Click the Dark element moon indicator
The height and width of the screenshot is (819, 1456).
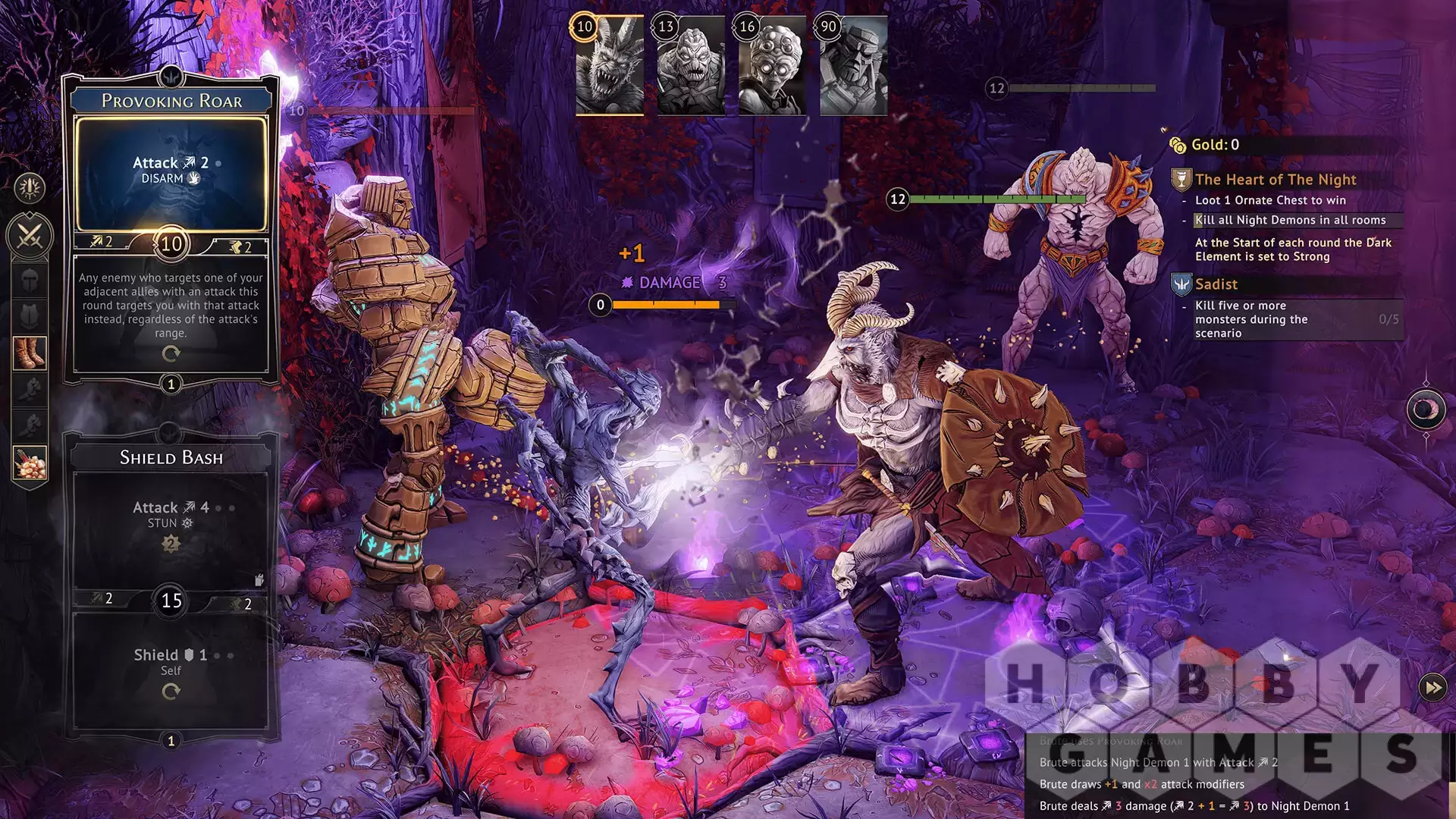coord(1425,409)
